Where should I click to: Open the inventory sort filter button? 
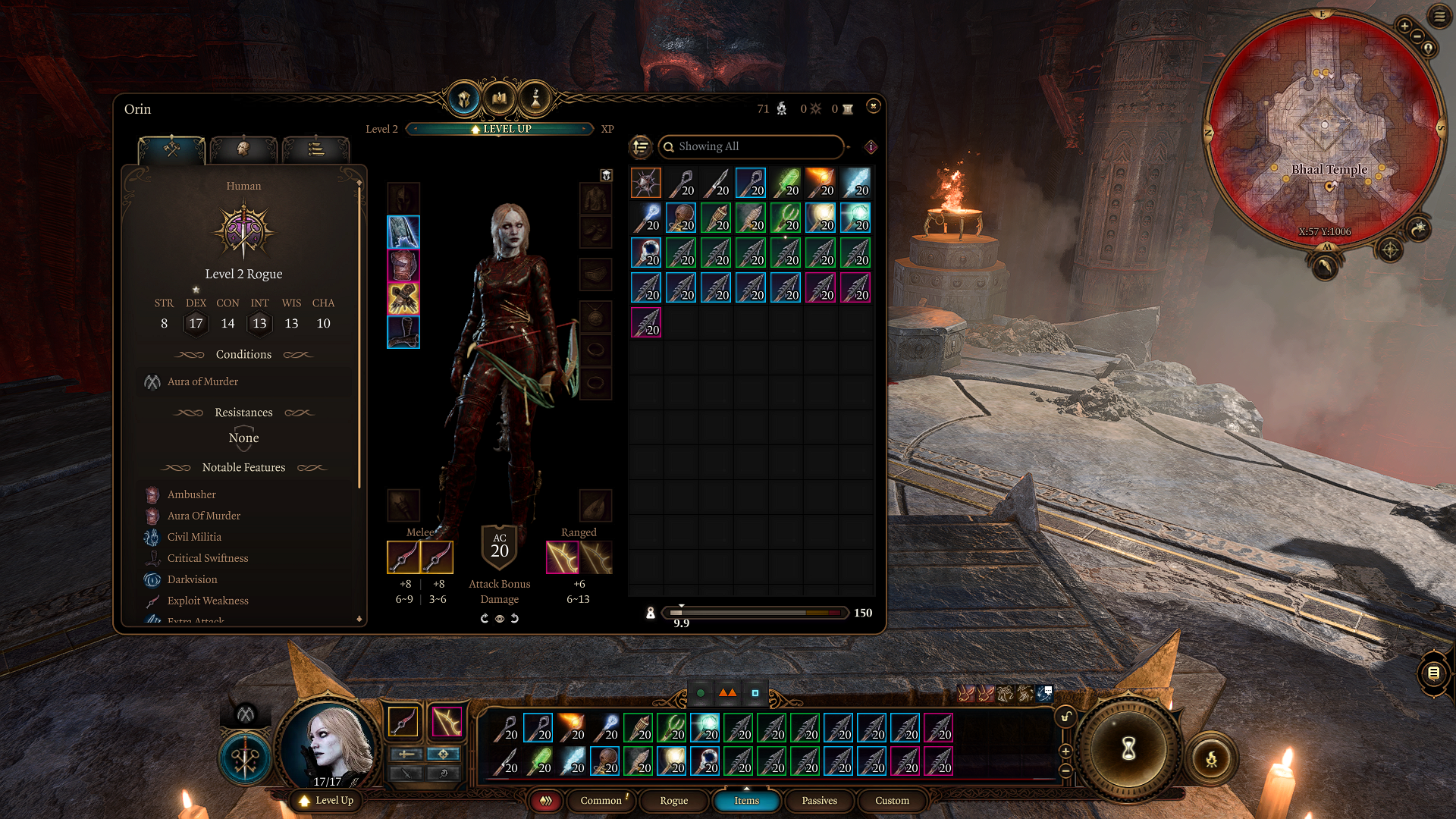click(x=642, y=146)
